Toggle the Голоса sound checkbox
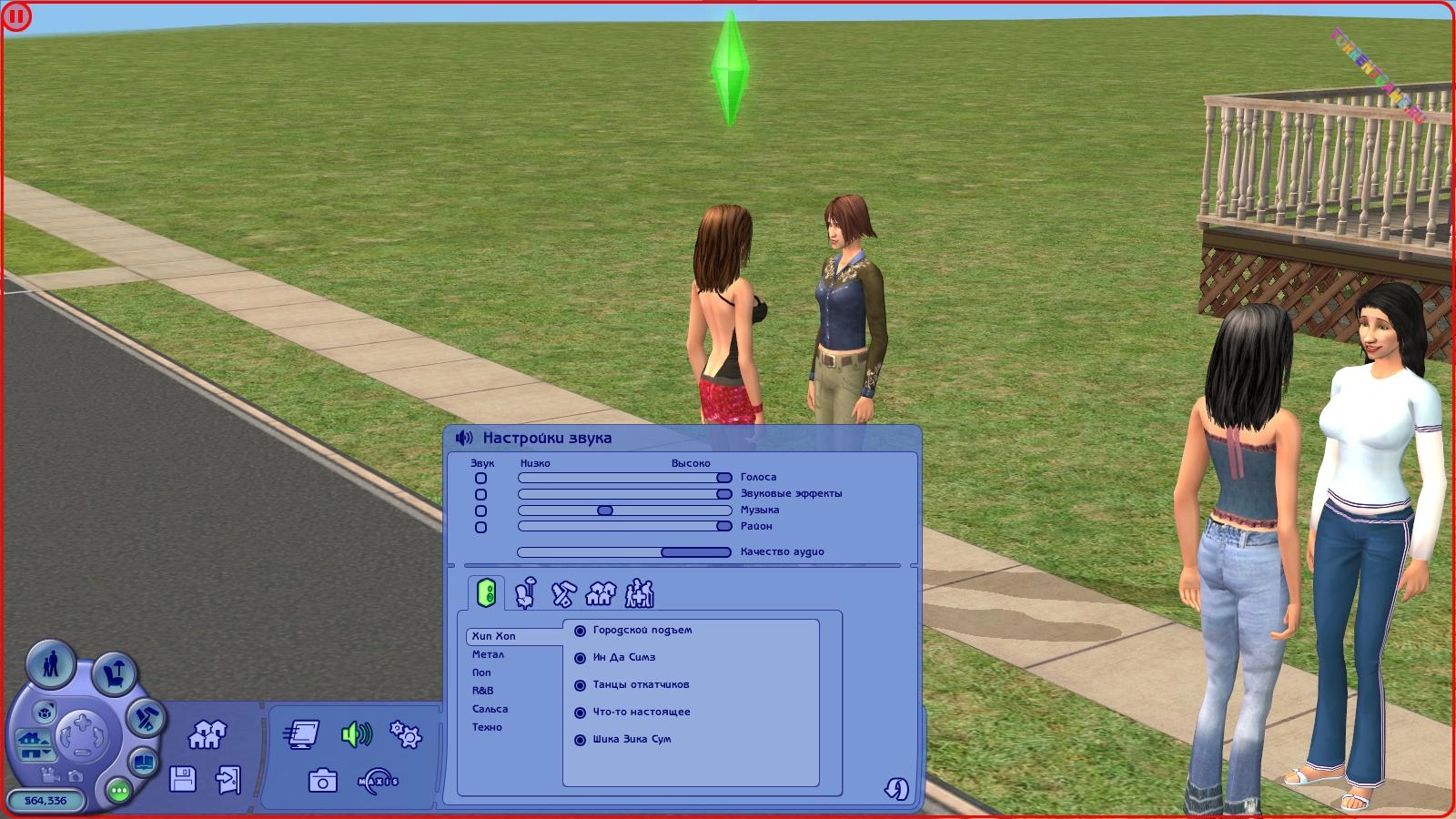Image resolution: width=1456 pixels, height=819 pixels. [x=480, y=478]
